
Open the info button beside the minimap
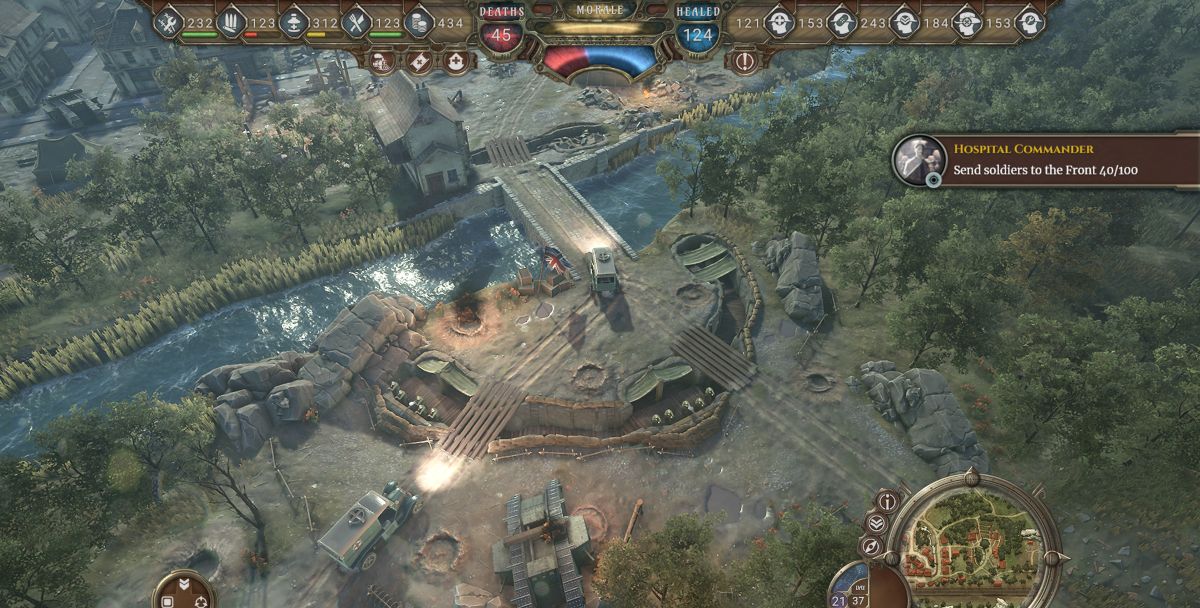pos(887,501)
